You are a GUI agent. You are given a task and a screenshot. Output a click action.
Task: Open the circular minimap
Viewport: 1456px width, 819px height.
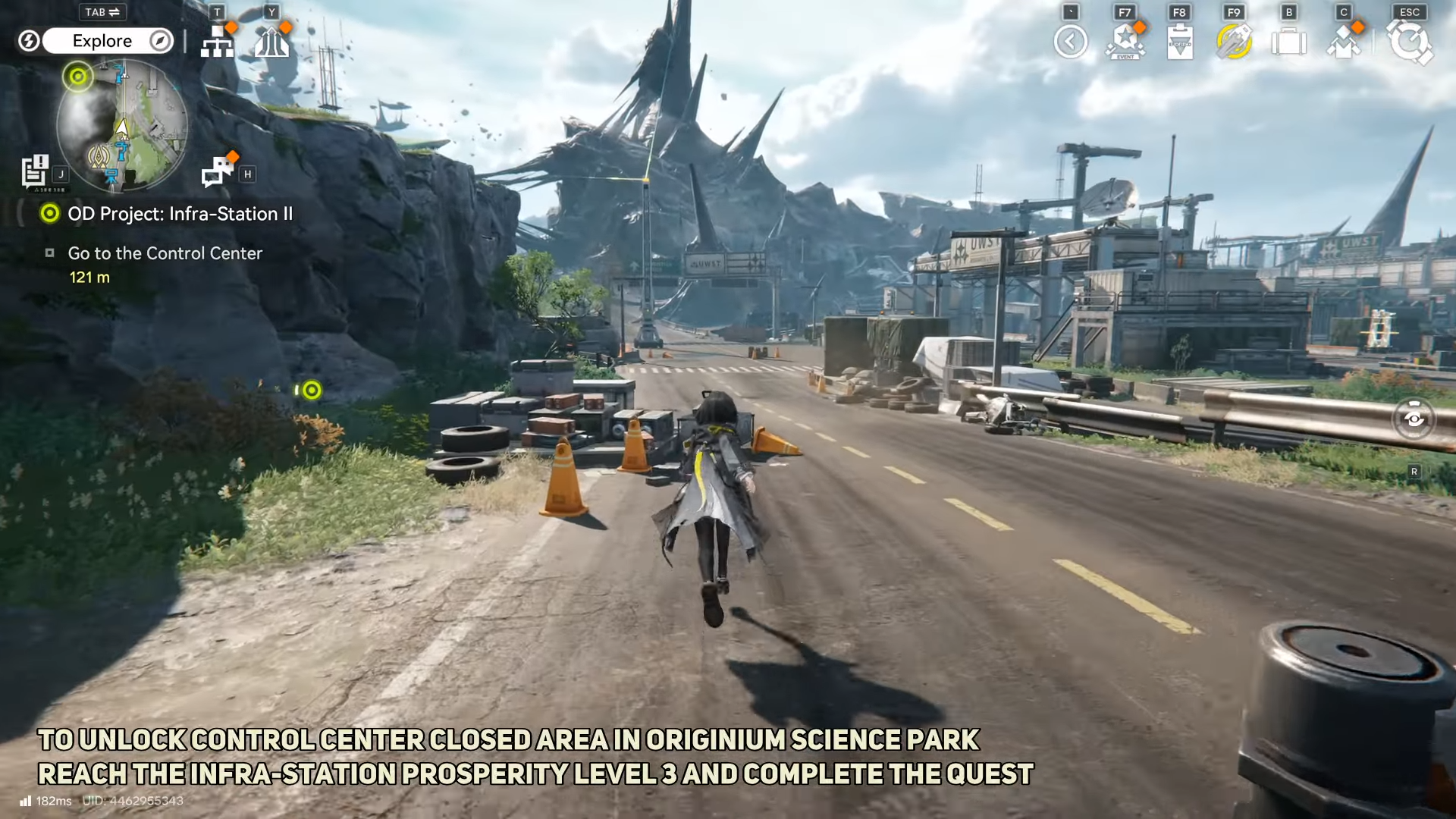[x=121, y=125]
